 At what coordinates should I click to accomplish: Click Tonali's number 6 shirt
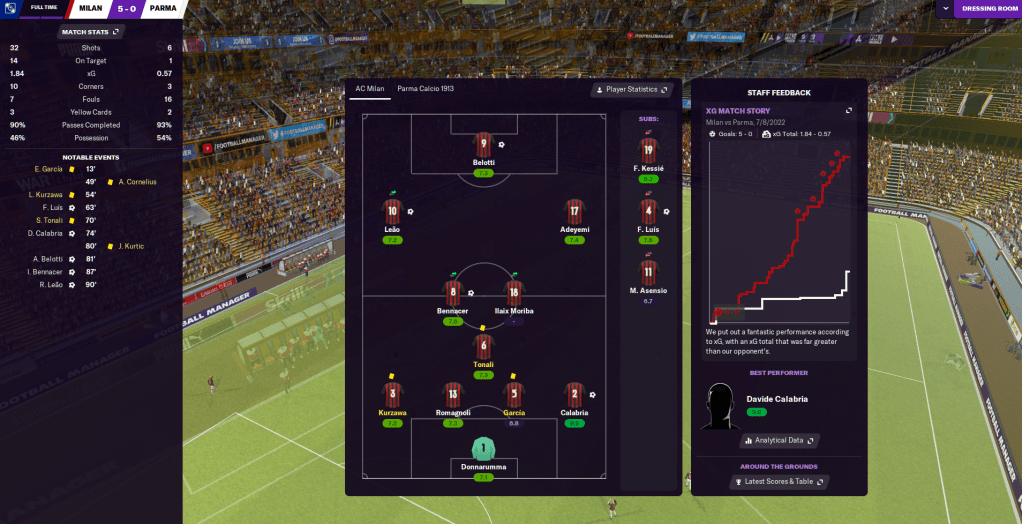pyautogui.click(x=484, y=347)
